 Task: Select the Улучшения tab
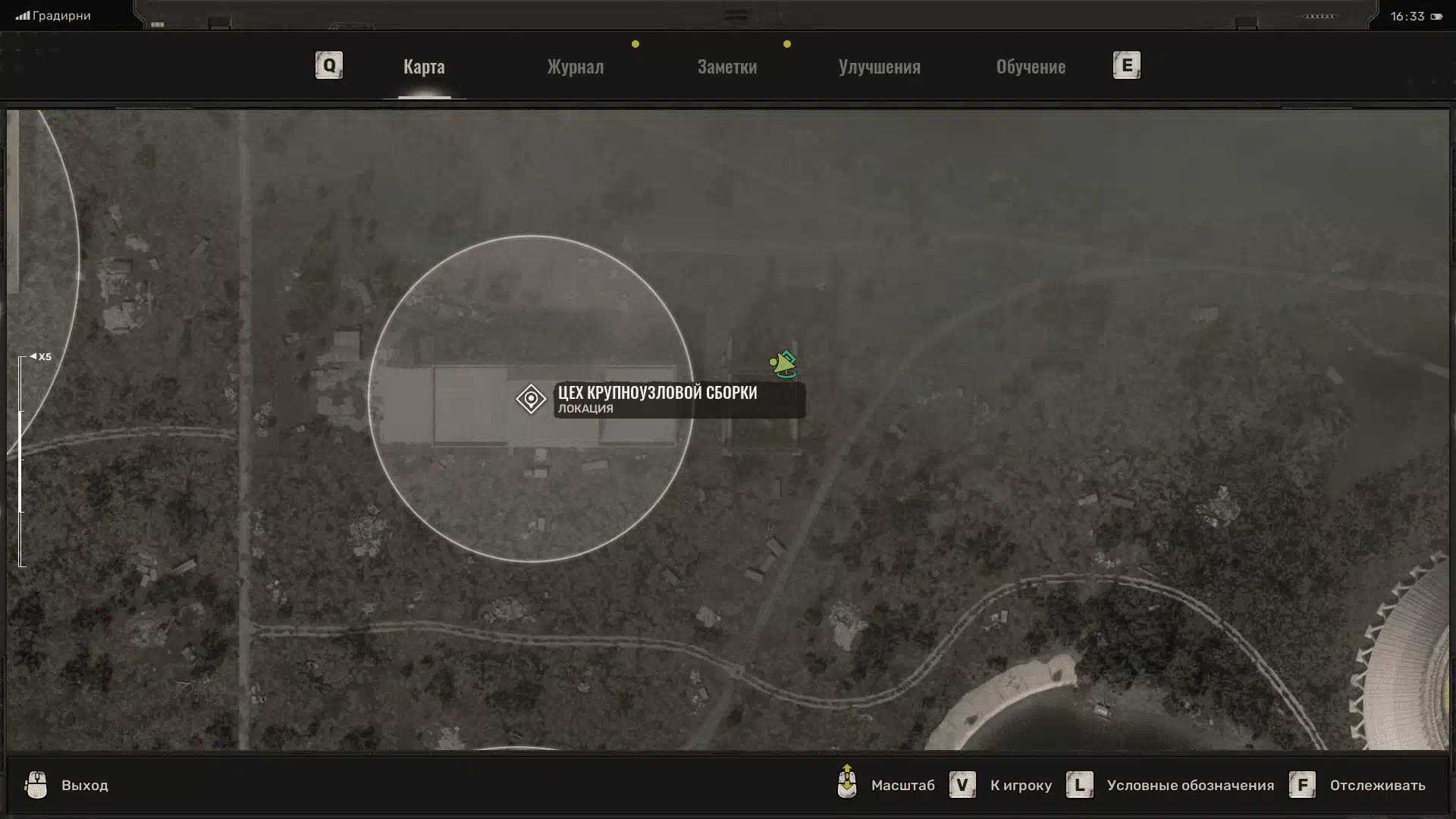click(879, 67)
